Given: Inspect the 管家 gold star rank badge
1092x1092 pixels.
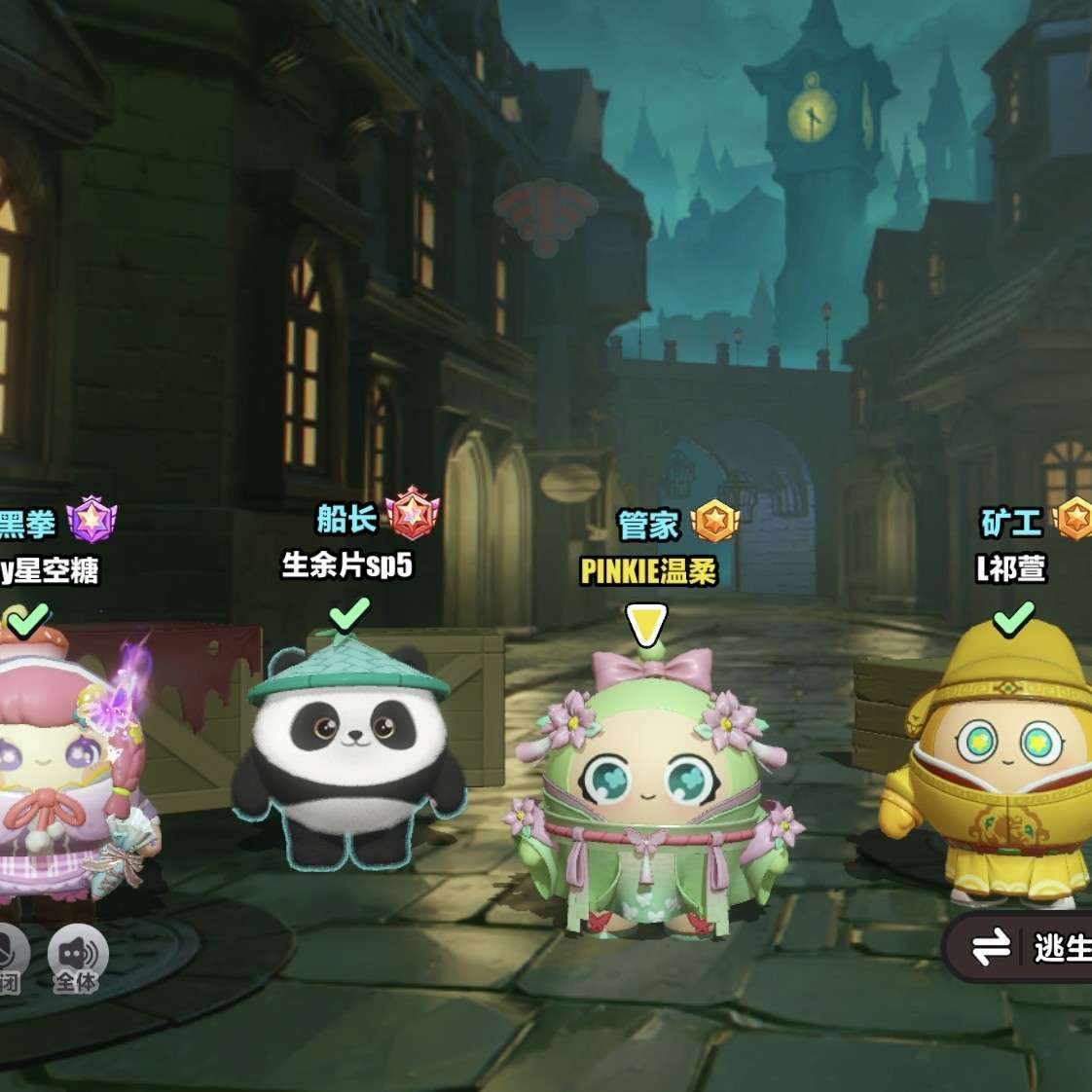Looking at the screenshot, I should pyautogui.click(x=715, y=523).
